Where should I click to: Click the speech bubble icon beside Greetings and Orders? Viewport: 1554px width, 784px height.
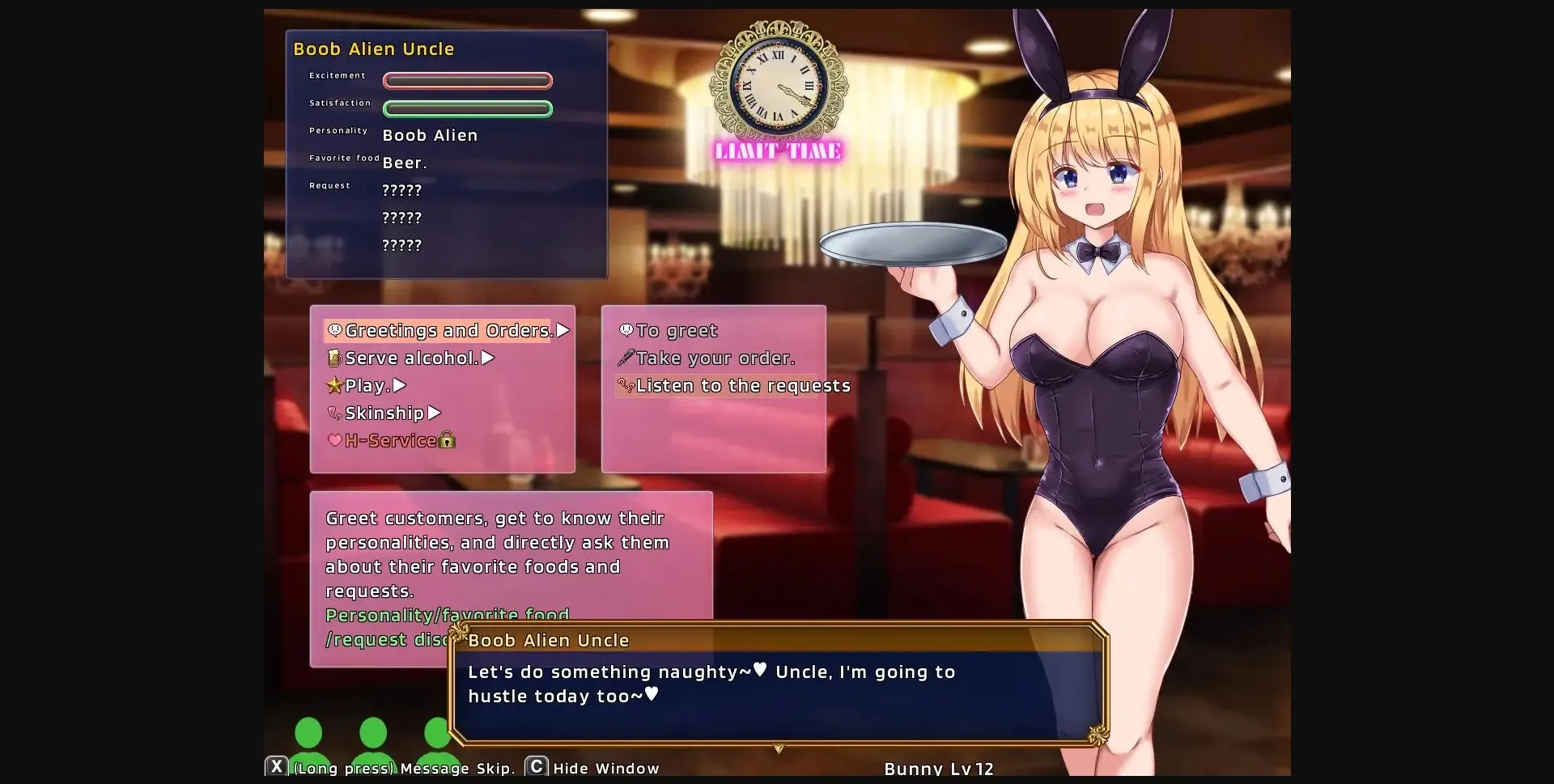coord(336,330)
